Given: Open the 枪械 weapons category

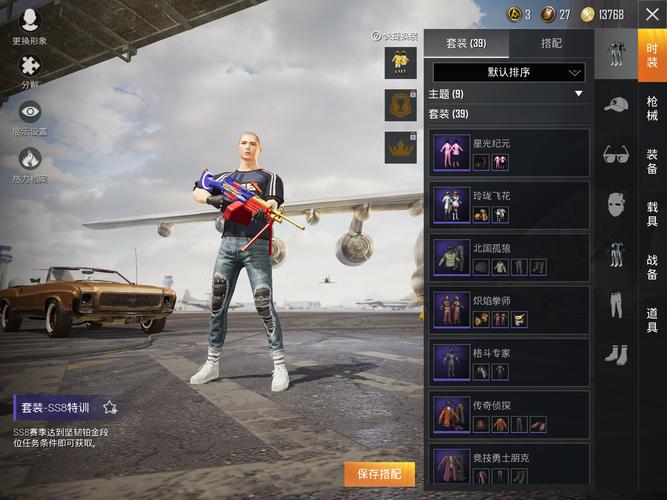Looking at the screenshot, I should 652,108.
